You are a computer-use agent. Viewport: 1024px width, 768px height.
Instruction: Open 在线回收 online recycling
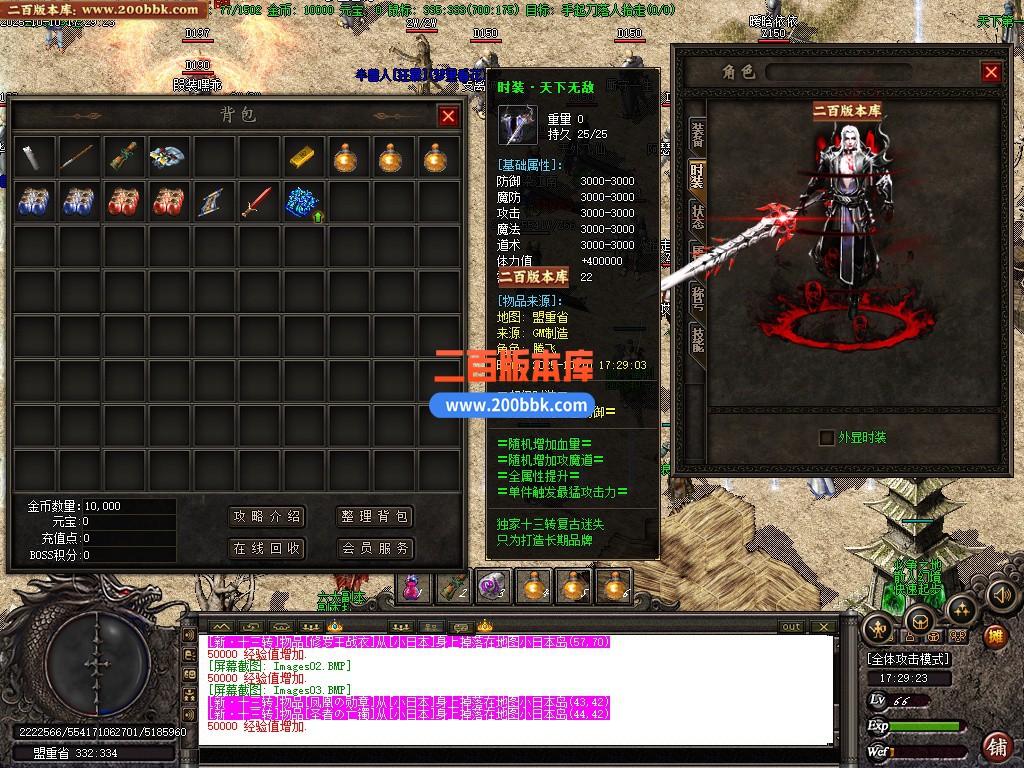click(267, 549)
